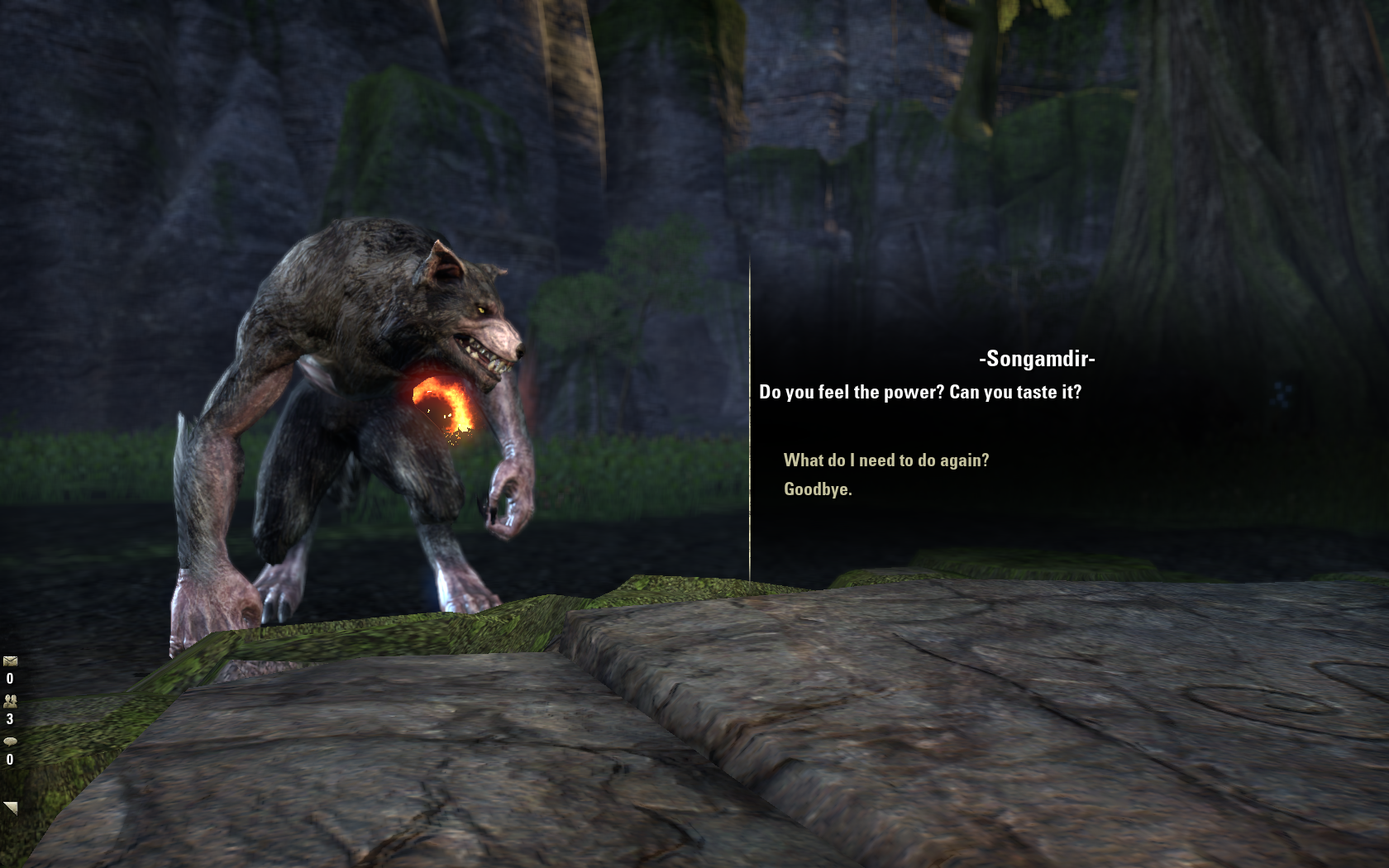The height and width of the screenshot is (868, 1389).
Task: Open the mail envelope icon
Action: 10,661
